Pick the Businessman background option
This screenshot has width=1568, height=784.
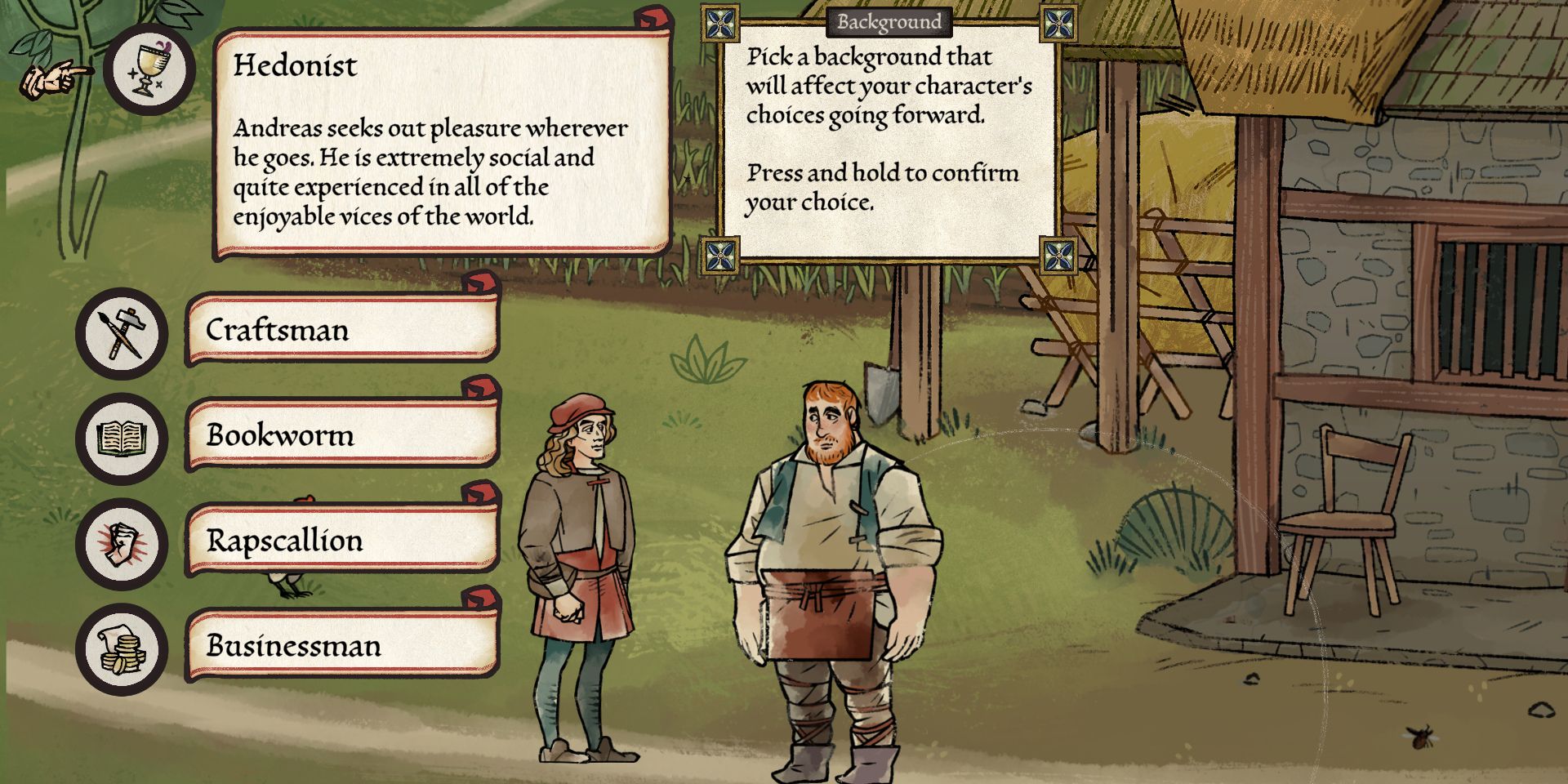point(343,647)
